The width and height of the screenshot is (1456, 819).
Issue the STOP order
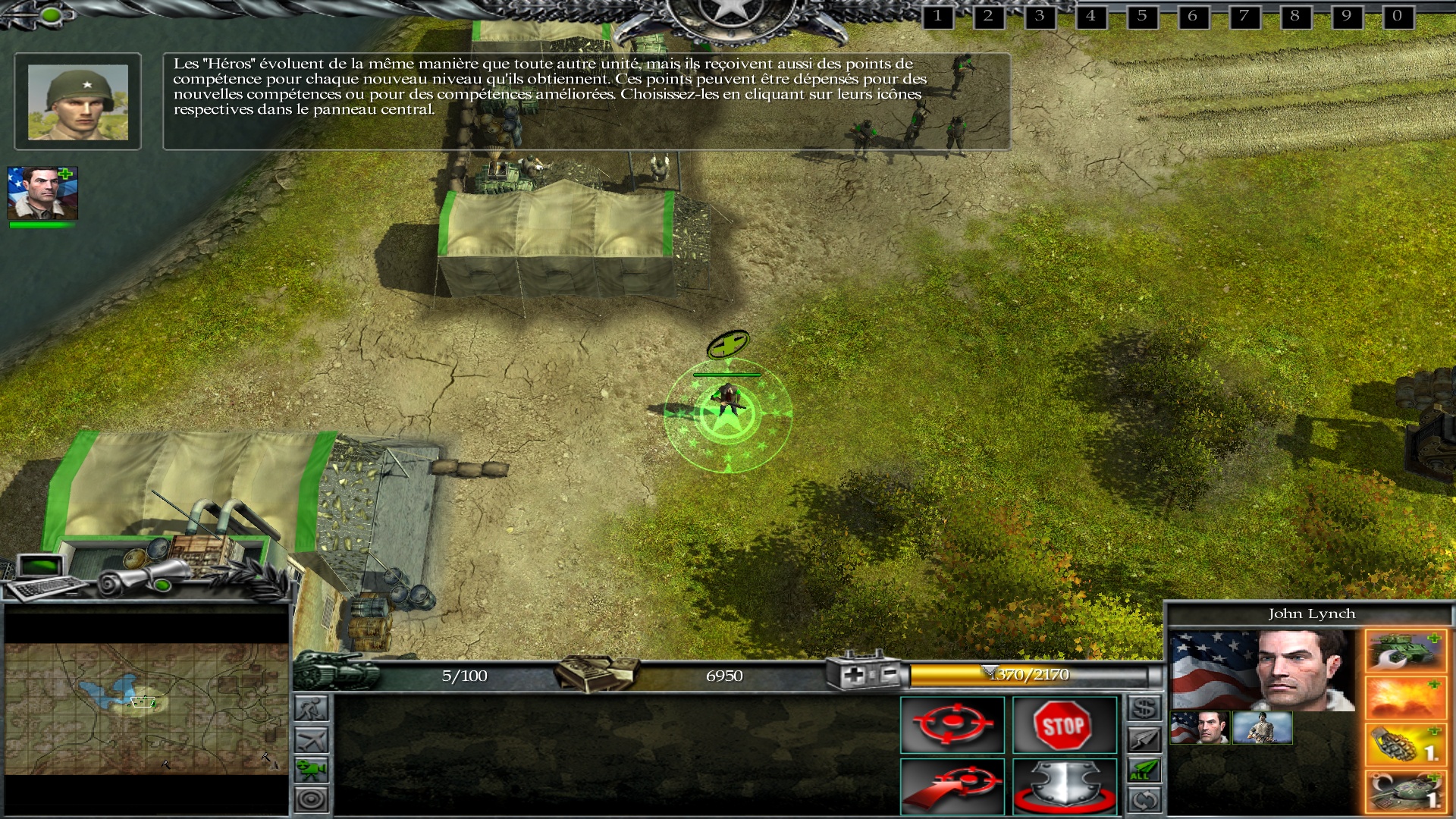pyautogui.click(x=1064, y=724)
